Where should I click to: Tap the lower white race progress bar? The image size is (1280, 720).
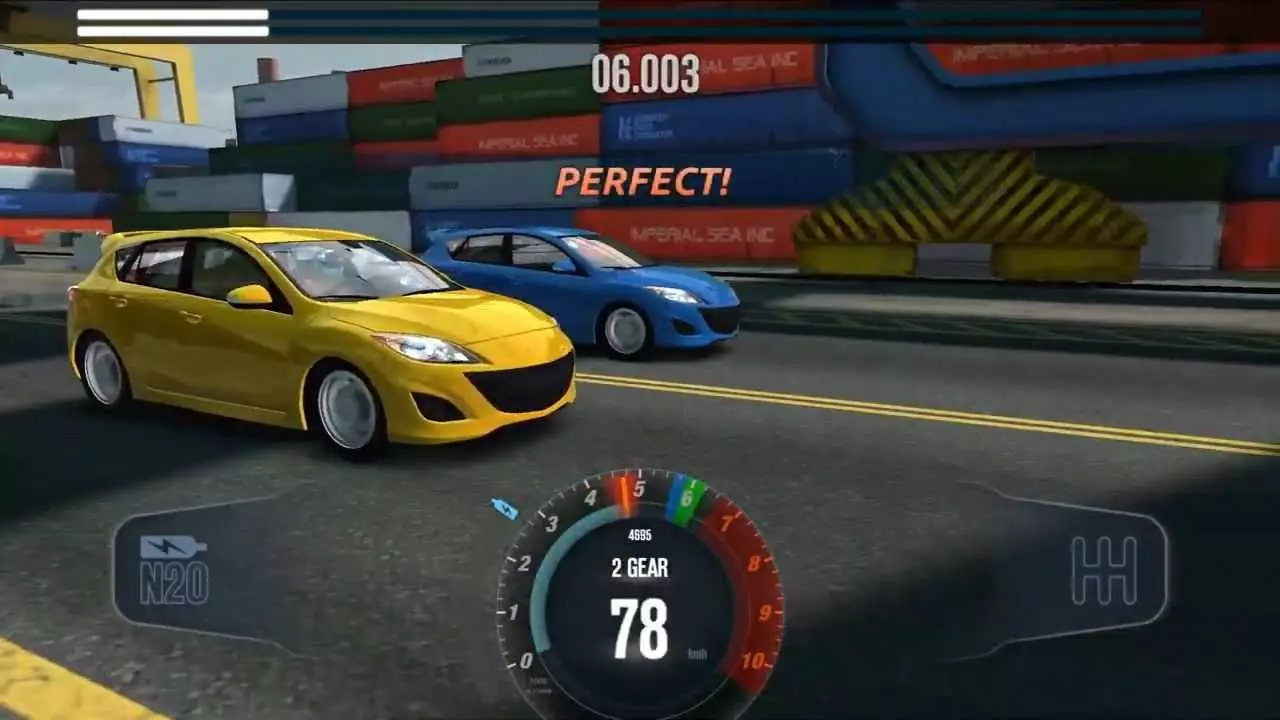click(x=170, y=30)
